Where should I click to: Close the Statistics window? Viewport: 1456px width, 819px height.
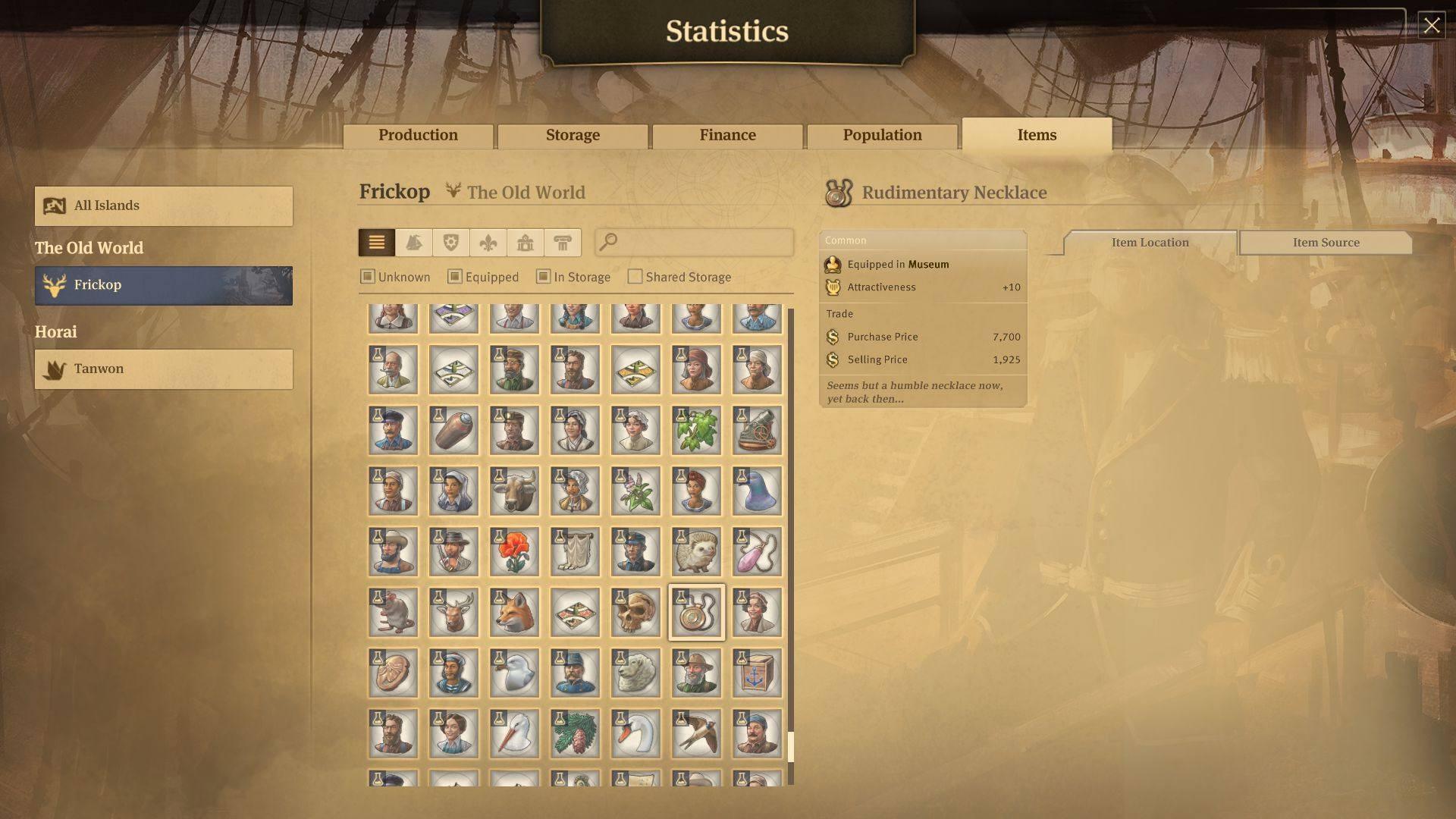(1431, 26)
